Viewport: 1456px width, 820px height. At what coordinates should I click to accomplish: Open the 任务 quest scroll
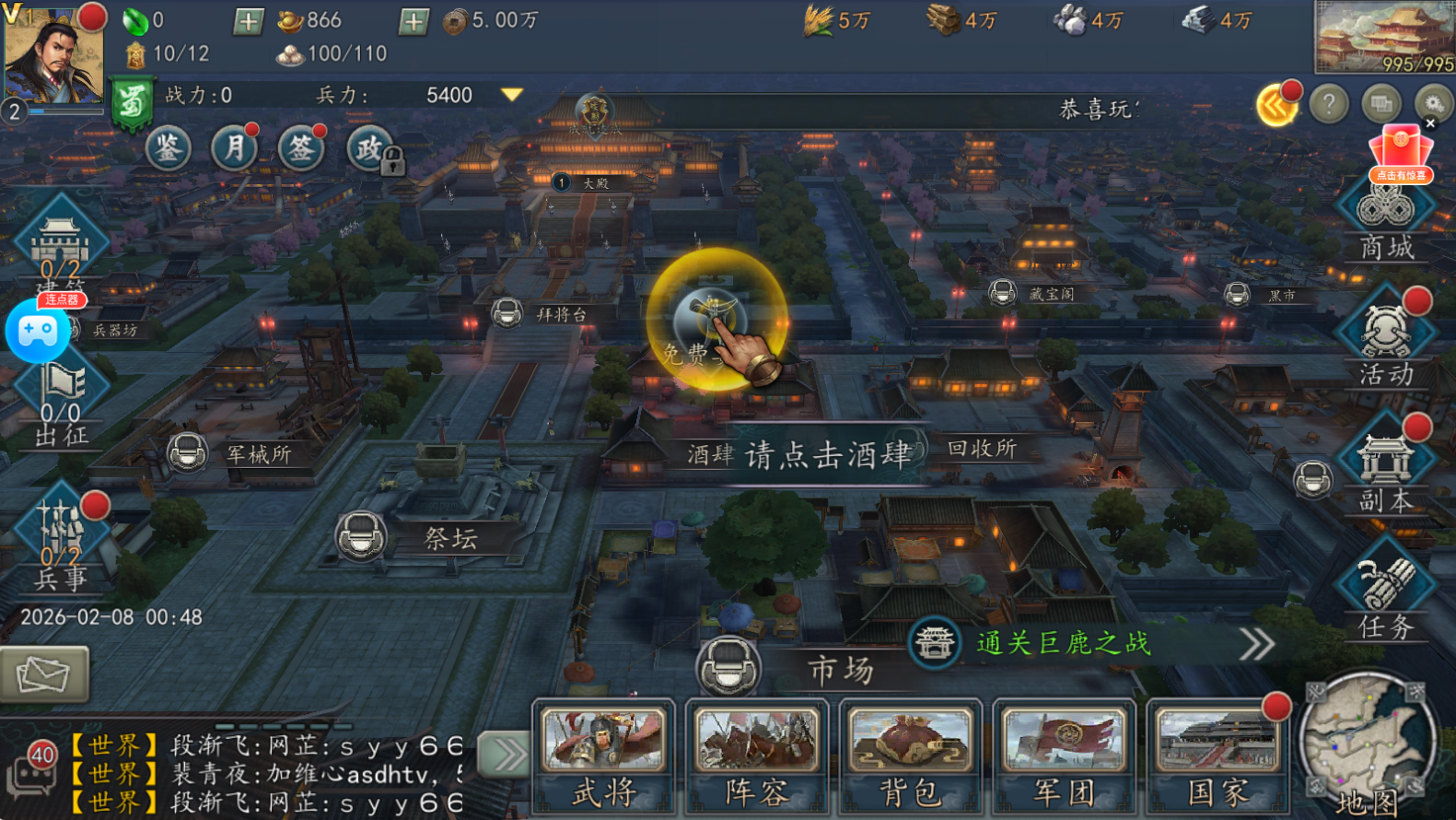[x=1386, y=595]
